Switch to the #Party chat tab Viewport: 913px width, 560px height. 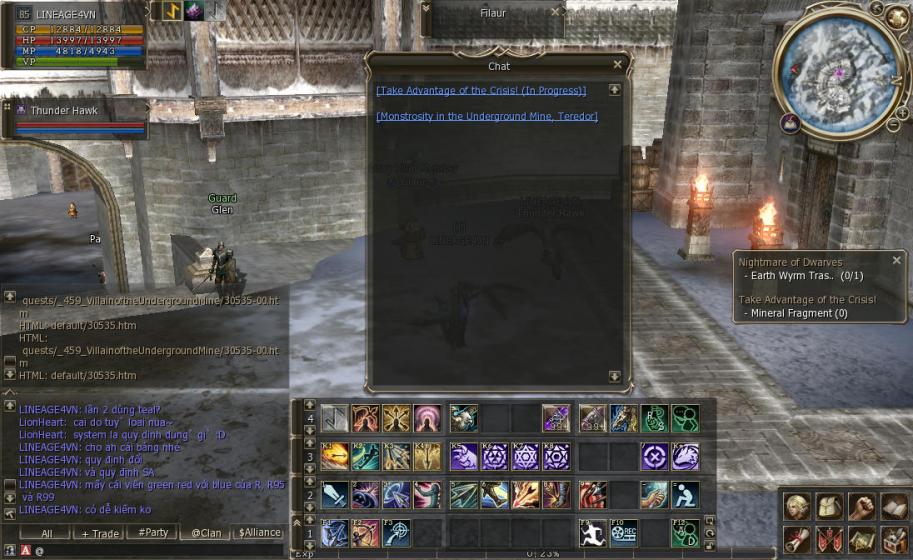pyautogui.click(x=153, y=533)
